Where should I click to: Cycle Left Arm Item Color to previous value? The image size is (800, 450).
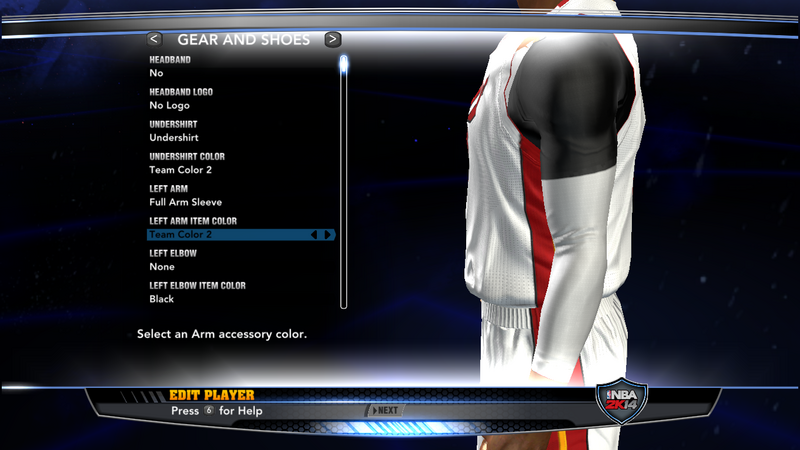point(314,235)
